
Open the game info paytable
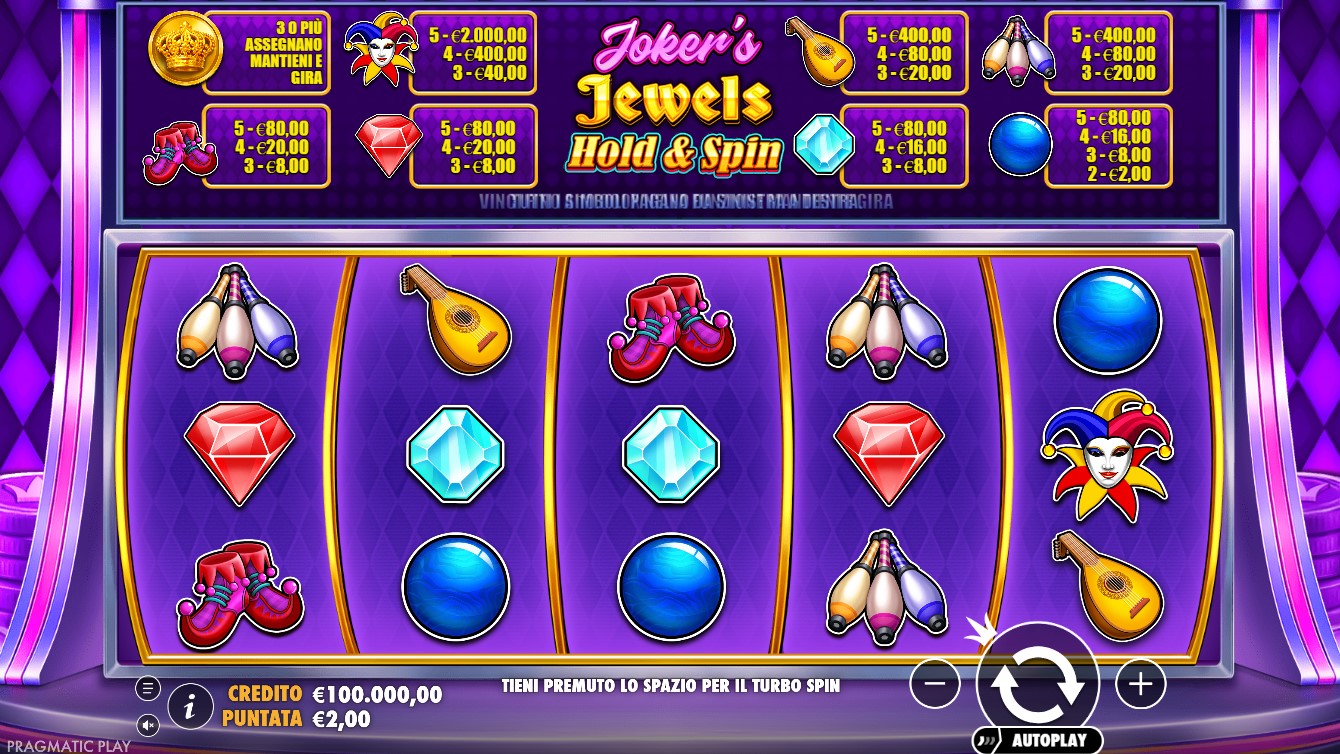tap(190, 706)
